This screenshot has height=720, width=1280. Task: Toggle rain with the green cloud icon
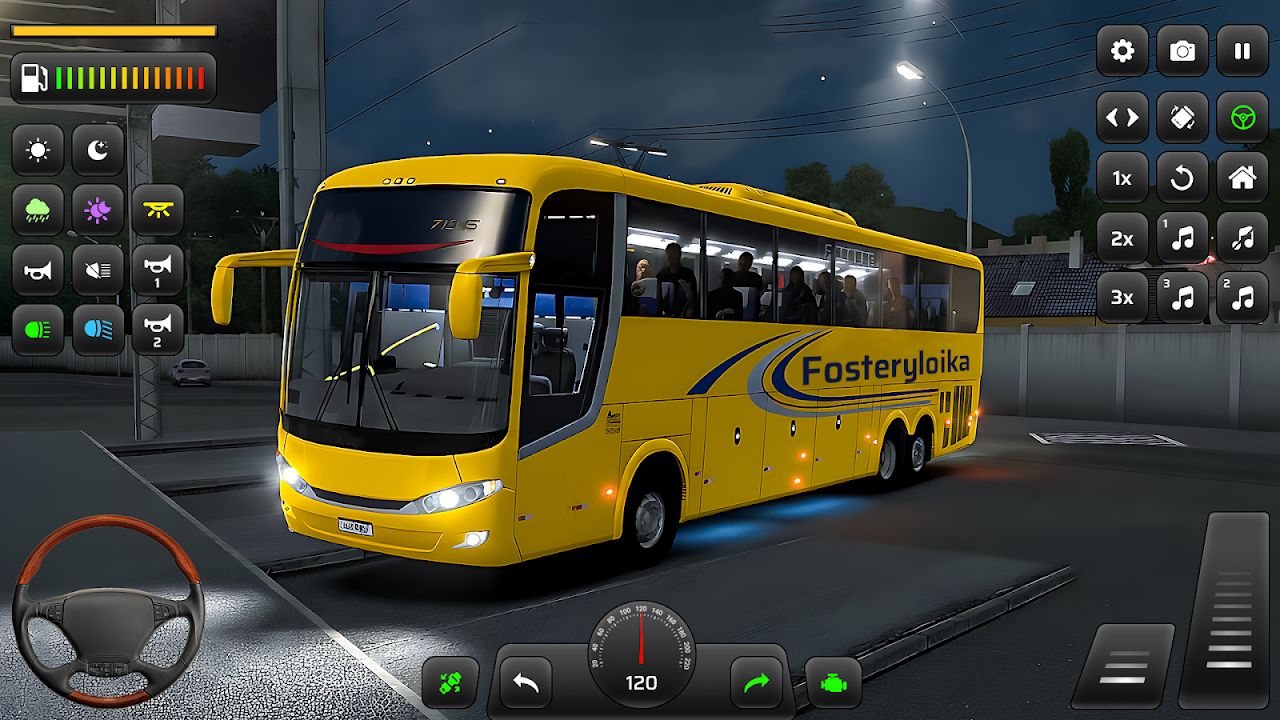(38, 210)
